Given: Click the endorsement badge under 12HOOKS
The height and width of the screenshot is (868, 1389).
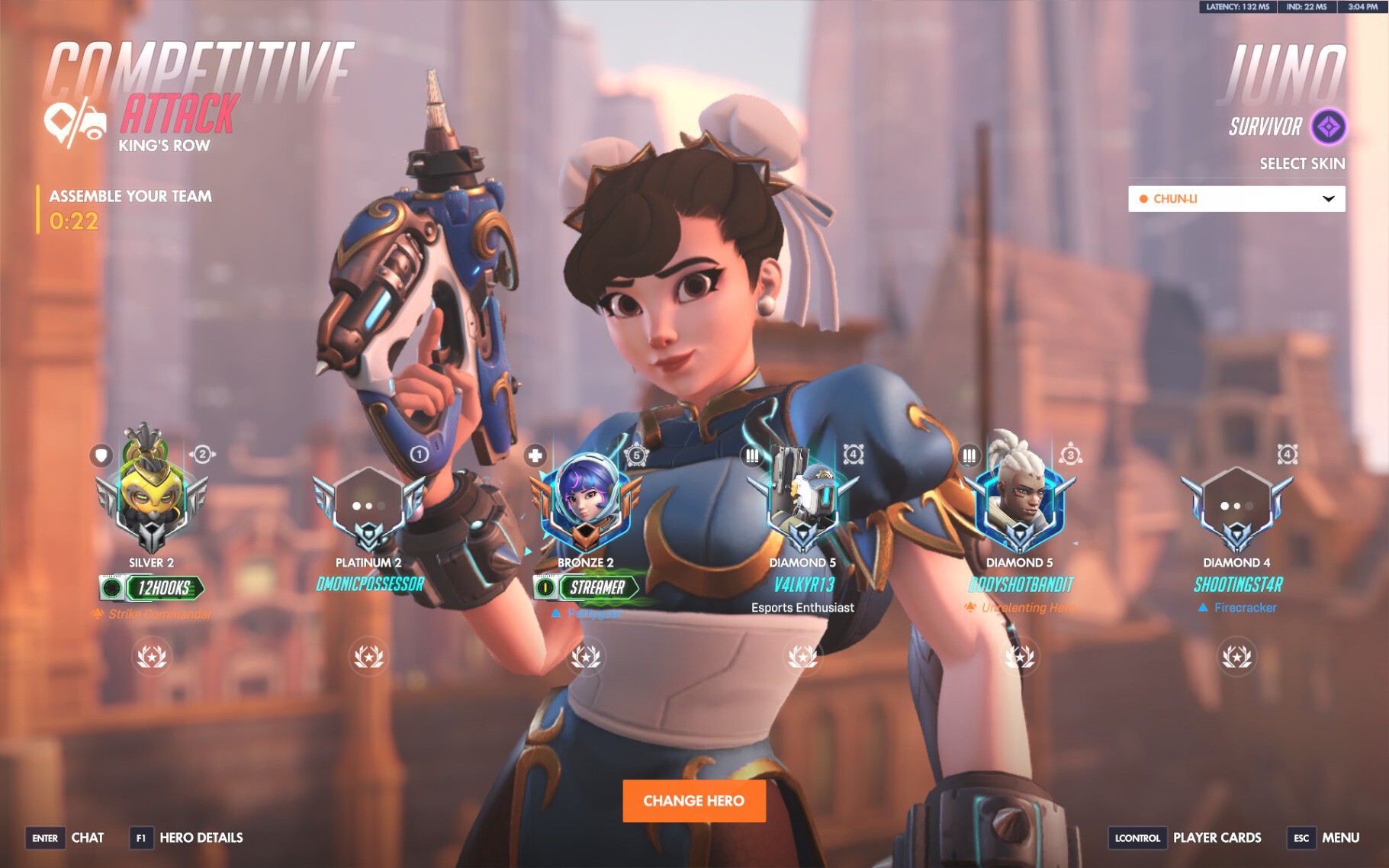Looking at the screenshot, I should pyautogui.click(x=151, y=656).
